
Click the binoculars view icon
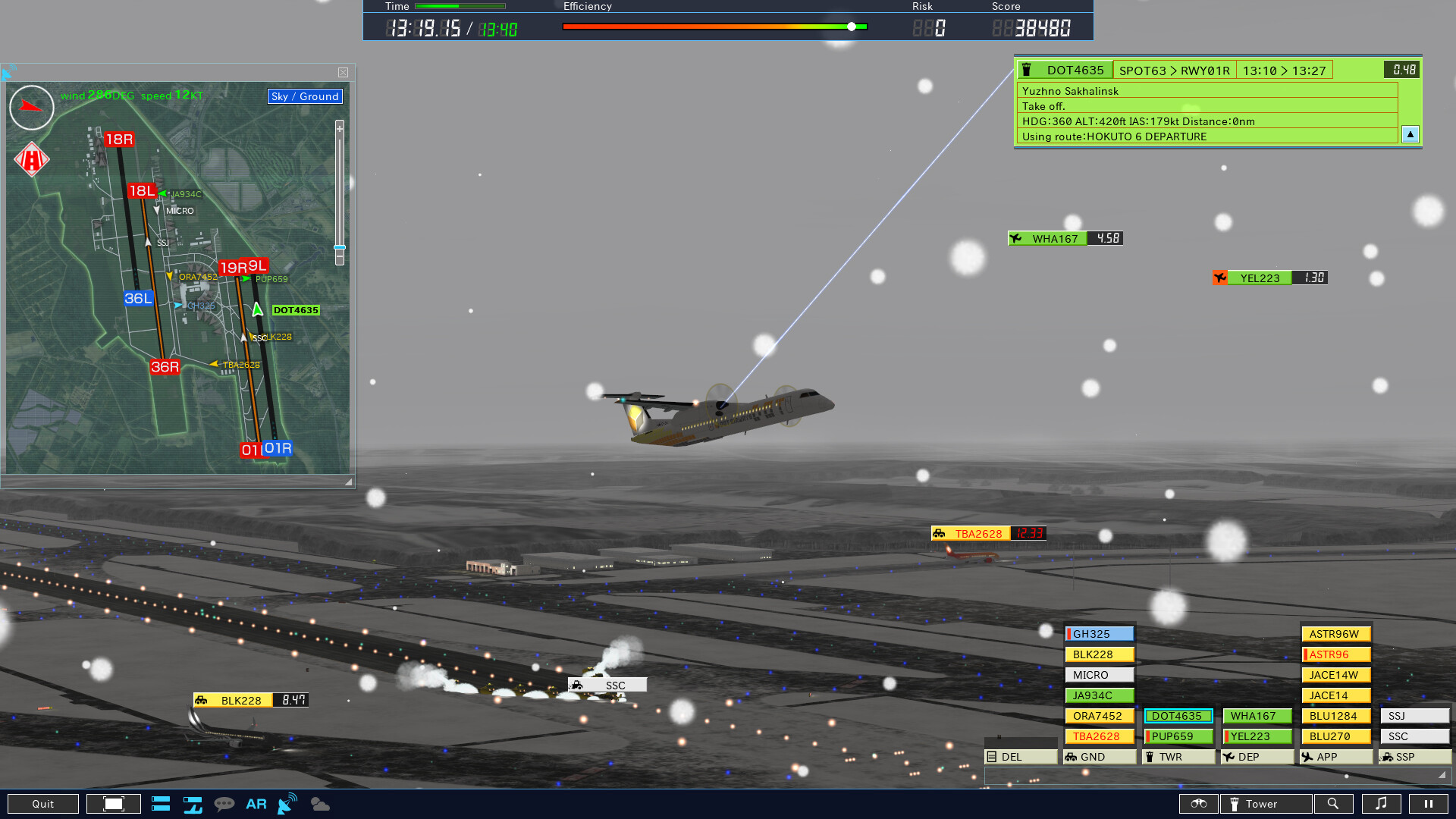(x=1200, y=804)
